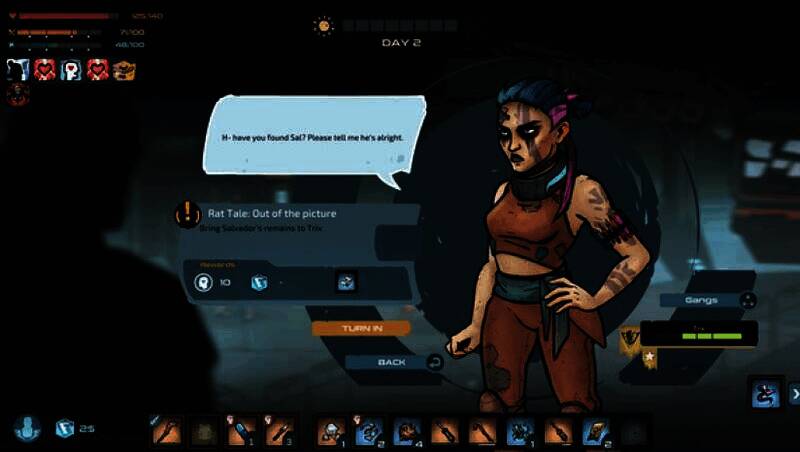Screen dimensions: 800x452
Task: Click the white head status icon
Action: pos(18,70)
